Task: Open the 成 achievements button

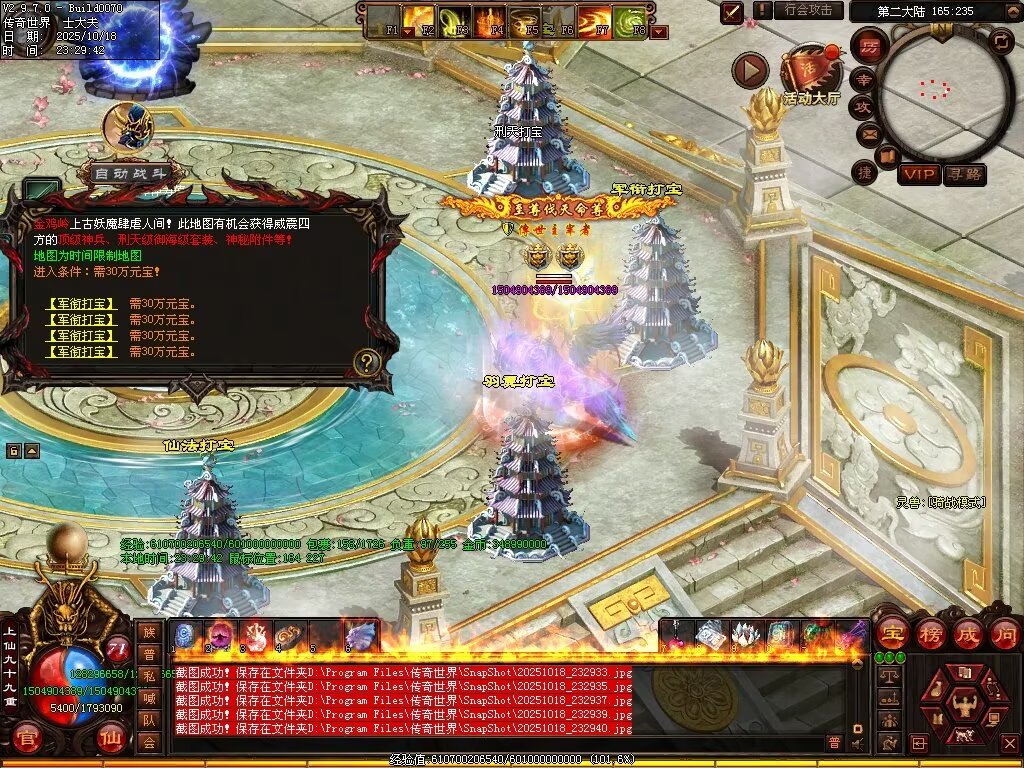Action: (x=967, y=633)
